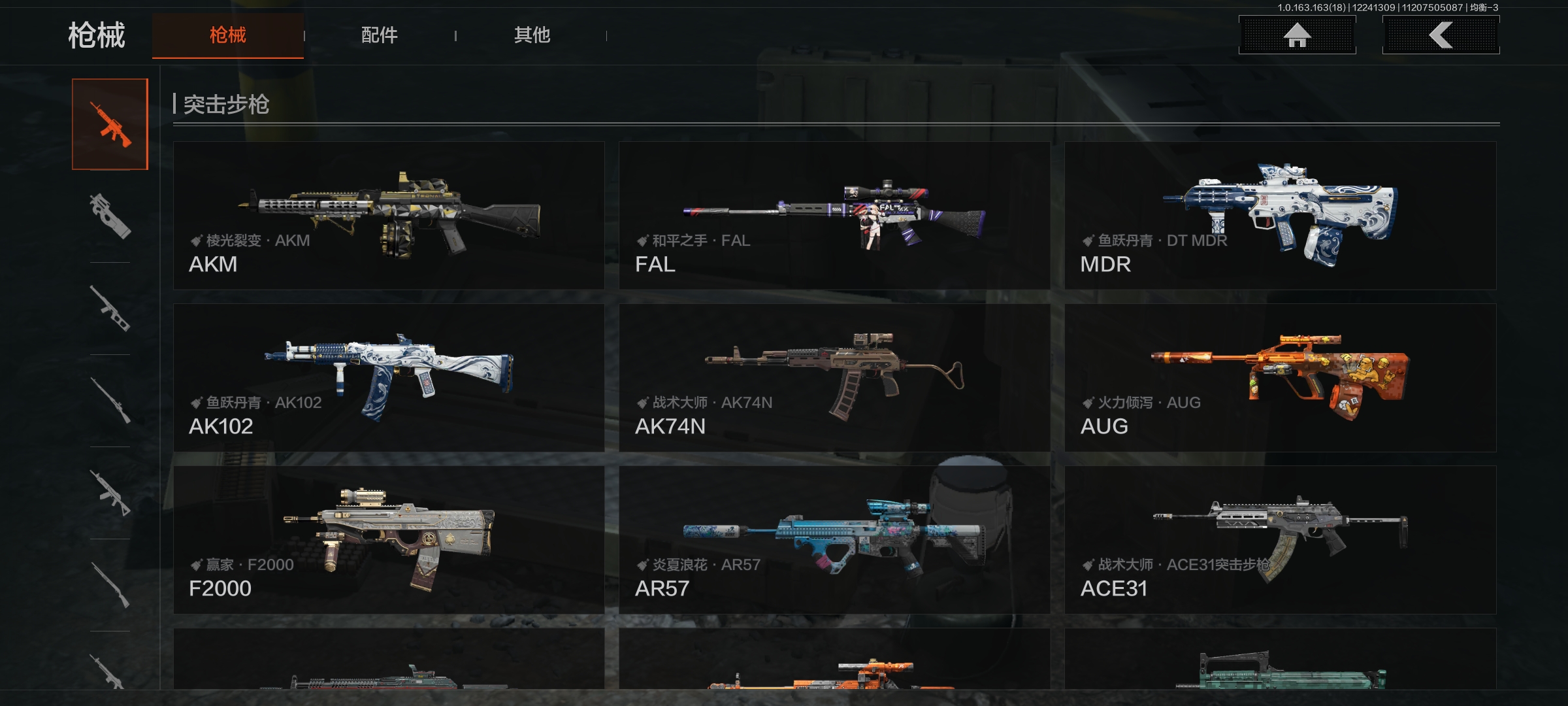Select the submachine gun category icon
This screenshot has width=1568, height=706.
click(110, 216)
